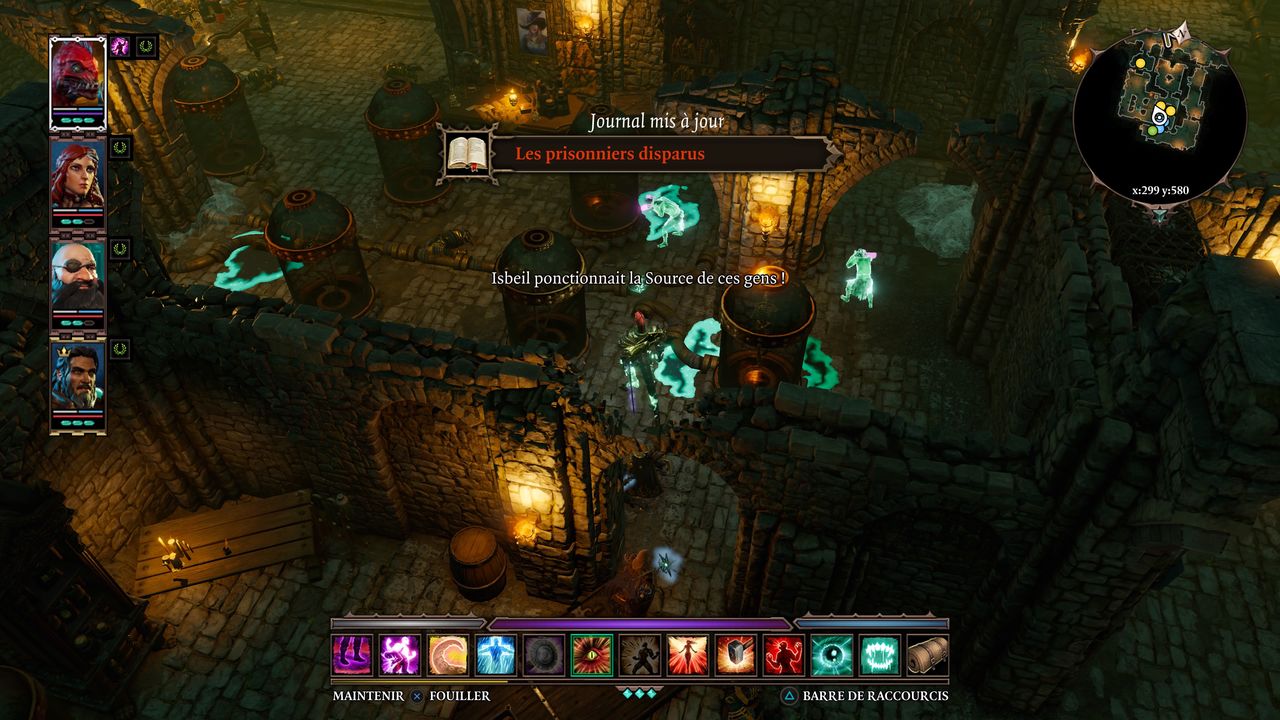Activate the orange curved tail skill
This screenshot has height=720, width=1280.
pyautogui.click(x=448, y=655)
